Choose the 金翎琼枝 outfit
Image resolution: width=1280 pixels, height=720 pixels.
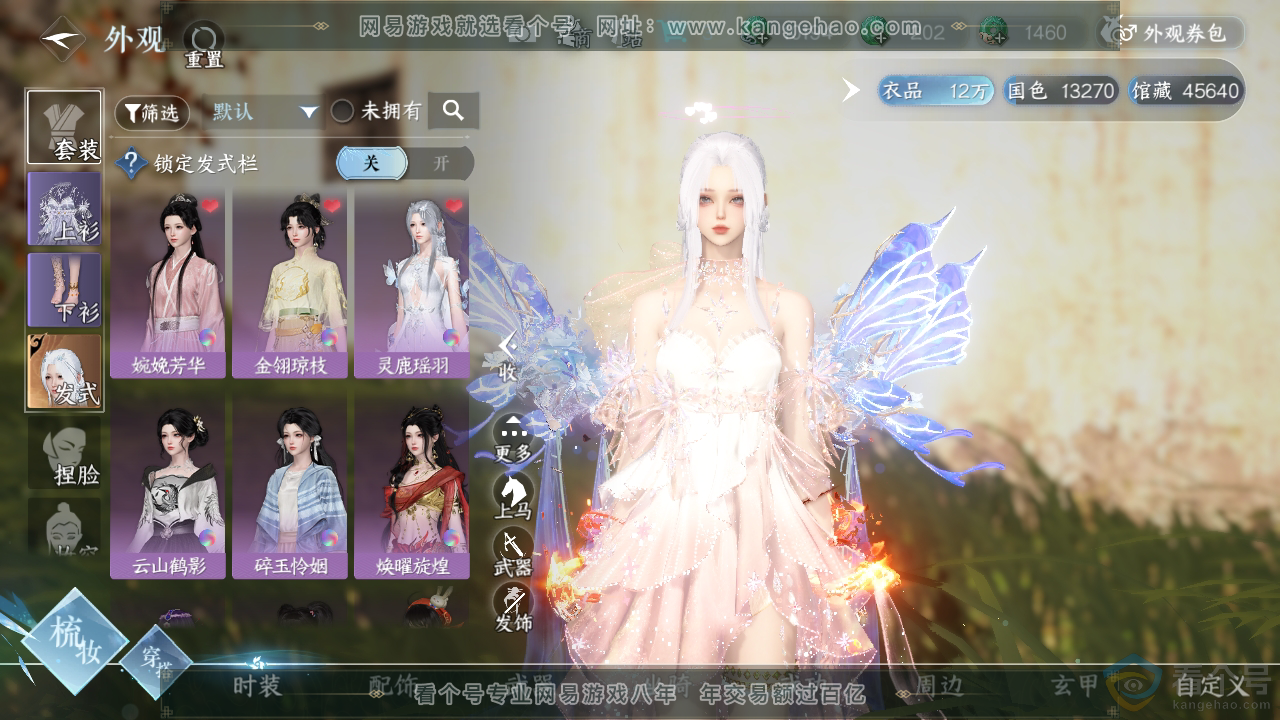point(290,284)
